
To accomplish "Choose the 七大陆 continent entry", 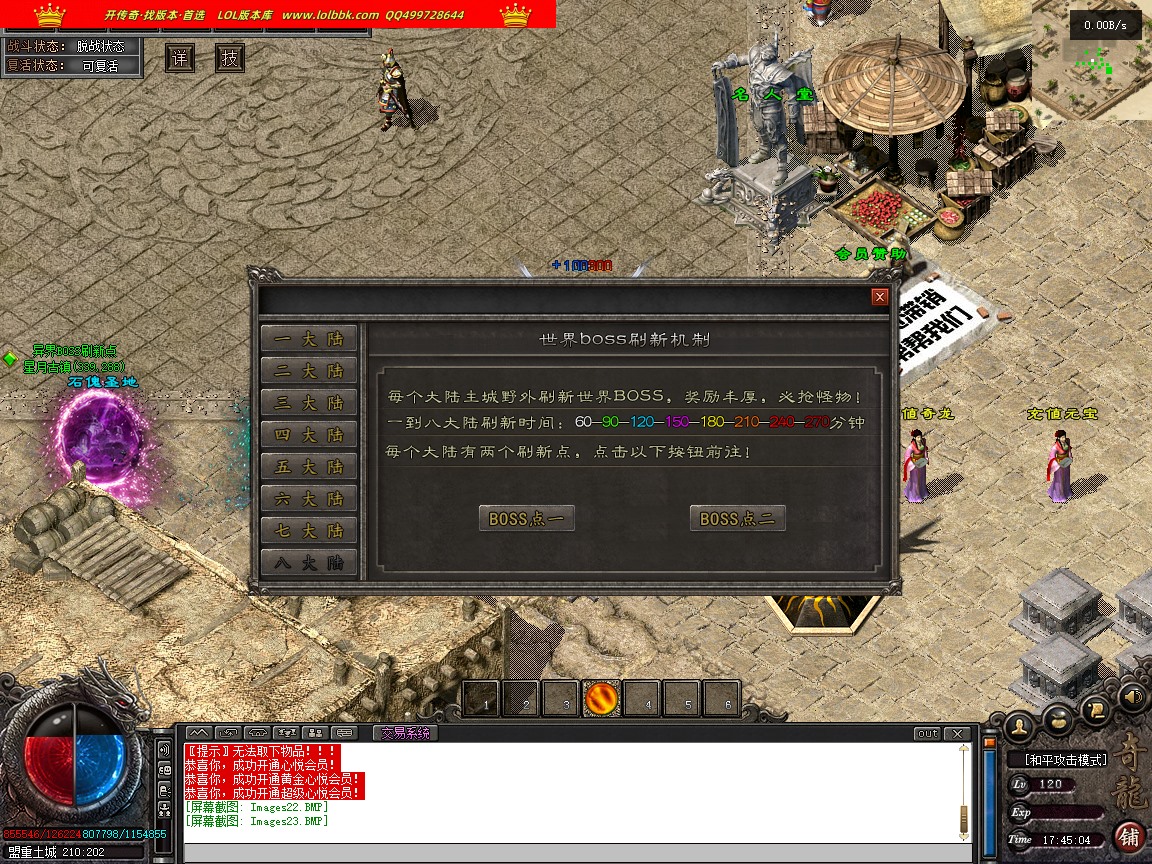I will point(308,531).
